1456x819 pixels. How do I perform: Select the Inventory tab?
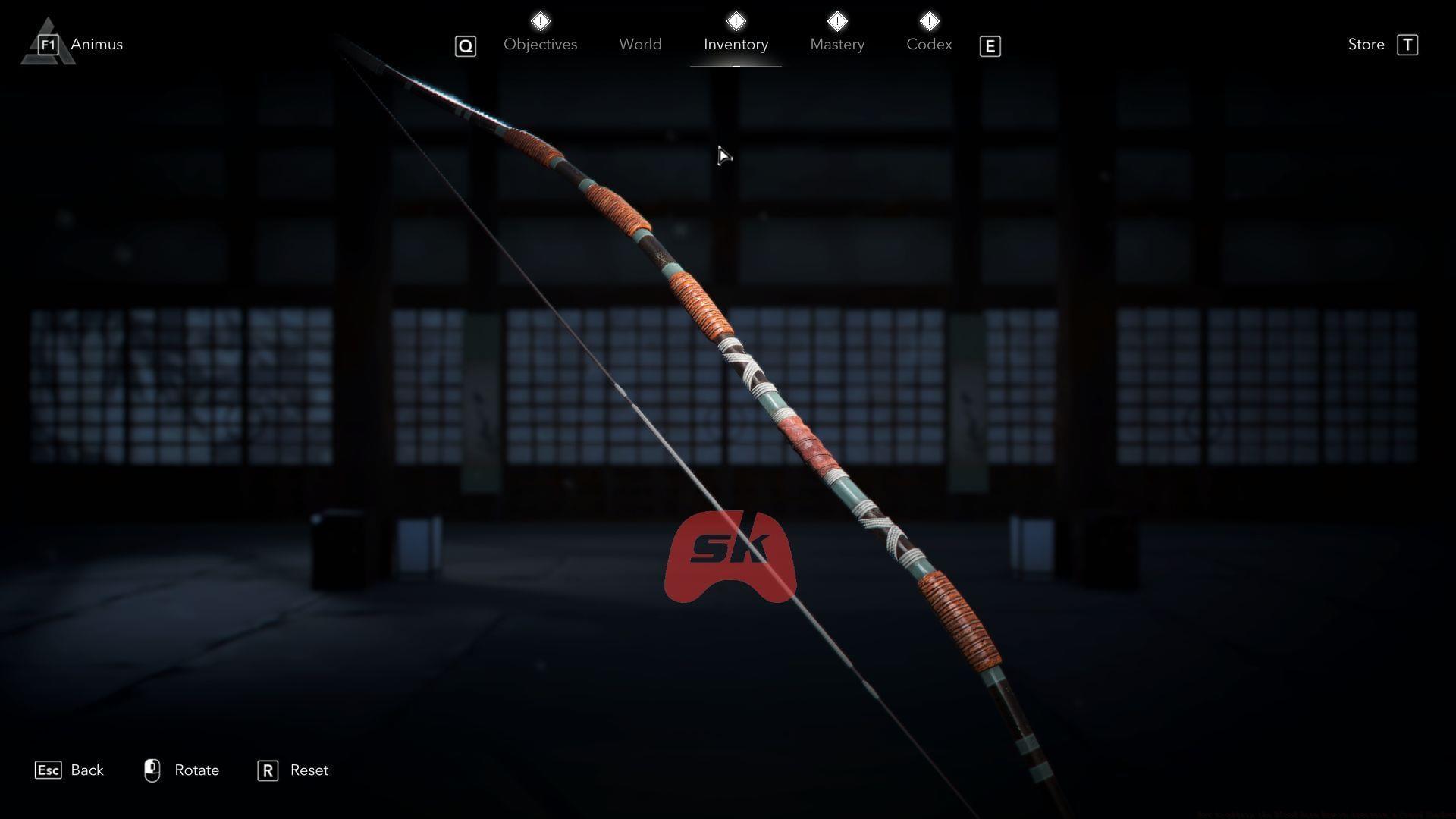click(736, 45)
